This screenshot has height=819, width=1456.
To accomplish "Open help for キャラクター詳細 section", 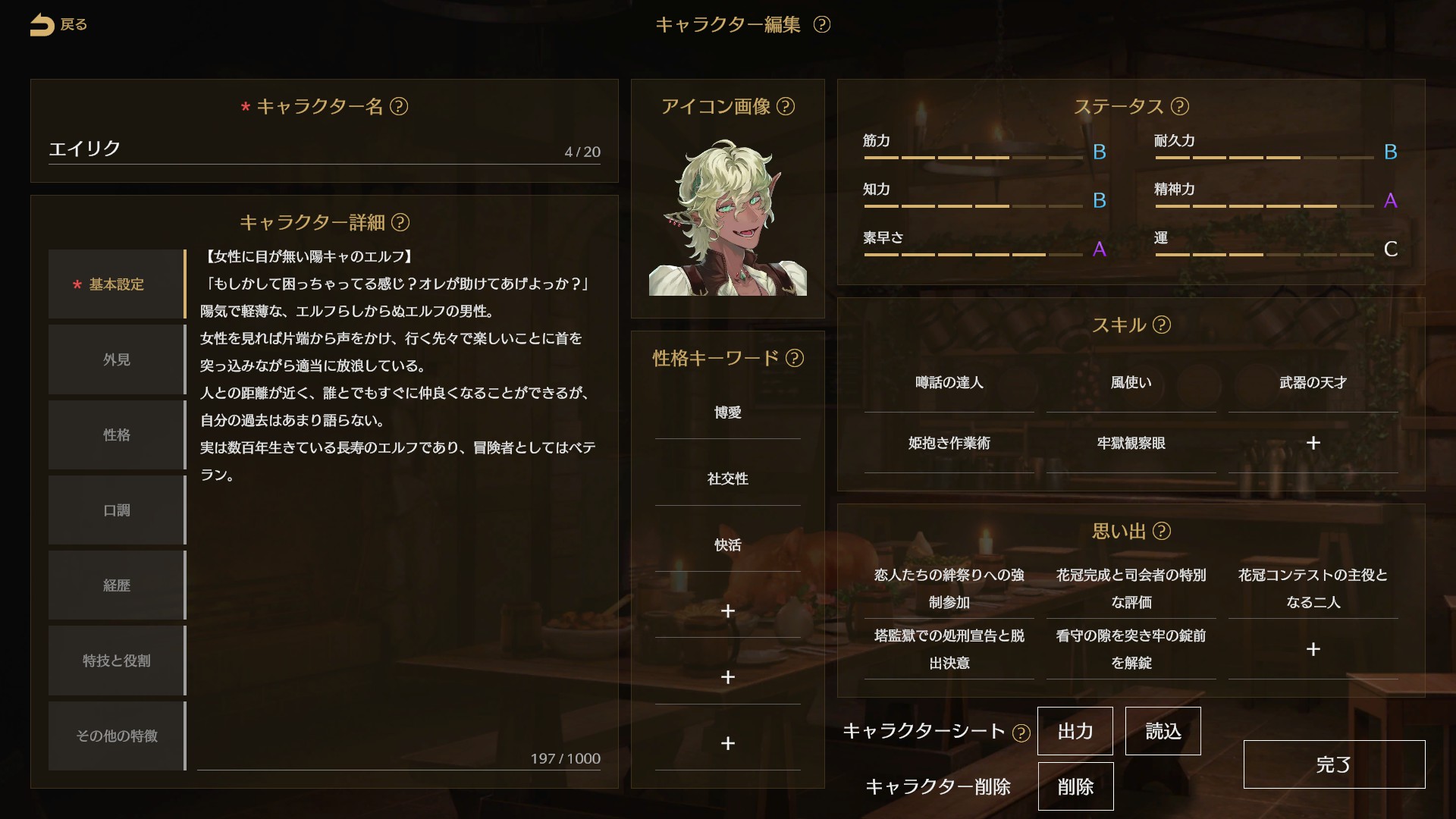I will click(x=402, y=224).
